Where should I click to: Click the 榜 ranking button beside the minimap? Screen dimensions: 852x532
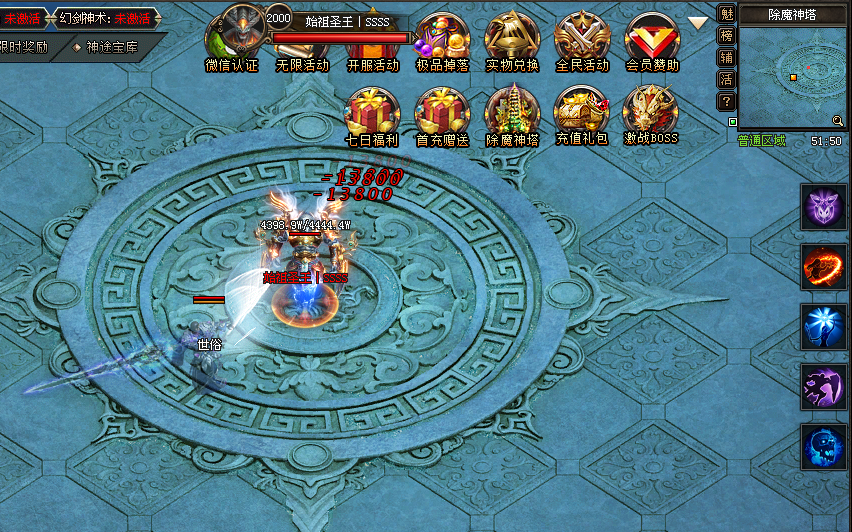click(x=727, y=35)
